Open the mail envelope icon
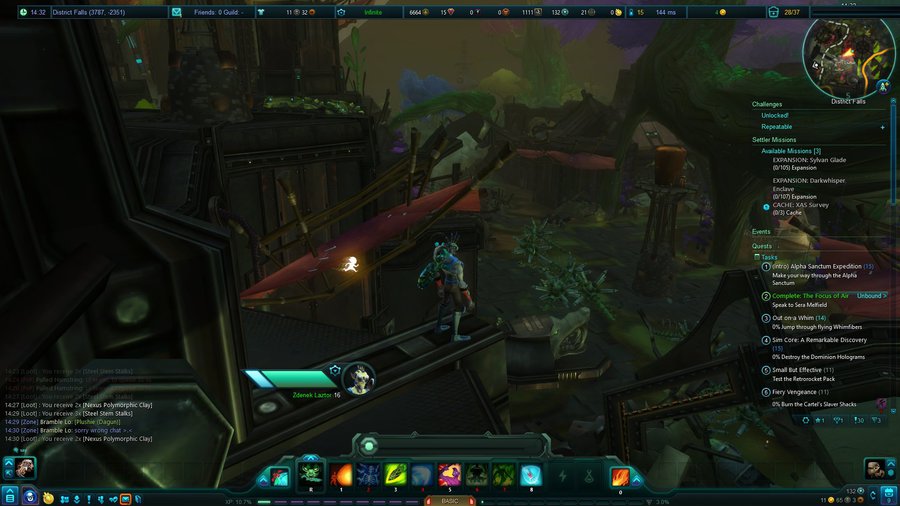 tap(176, 12)
